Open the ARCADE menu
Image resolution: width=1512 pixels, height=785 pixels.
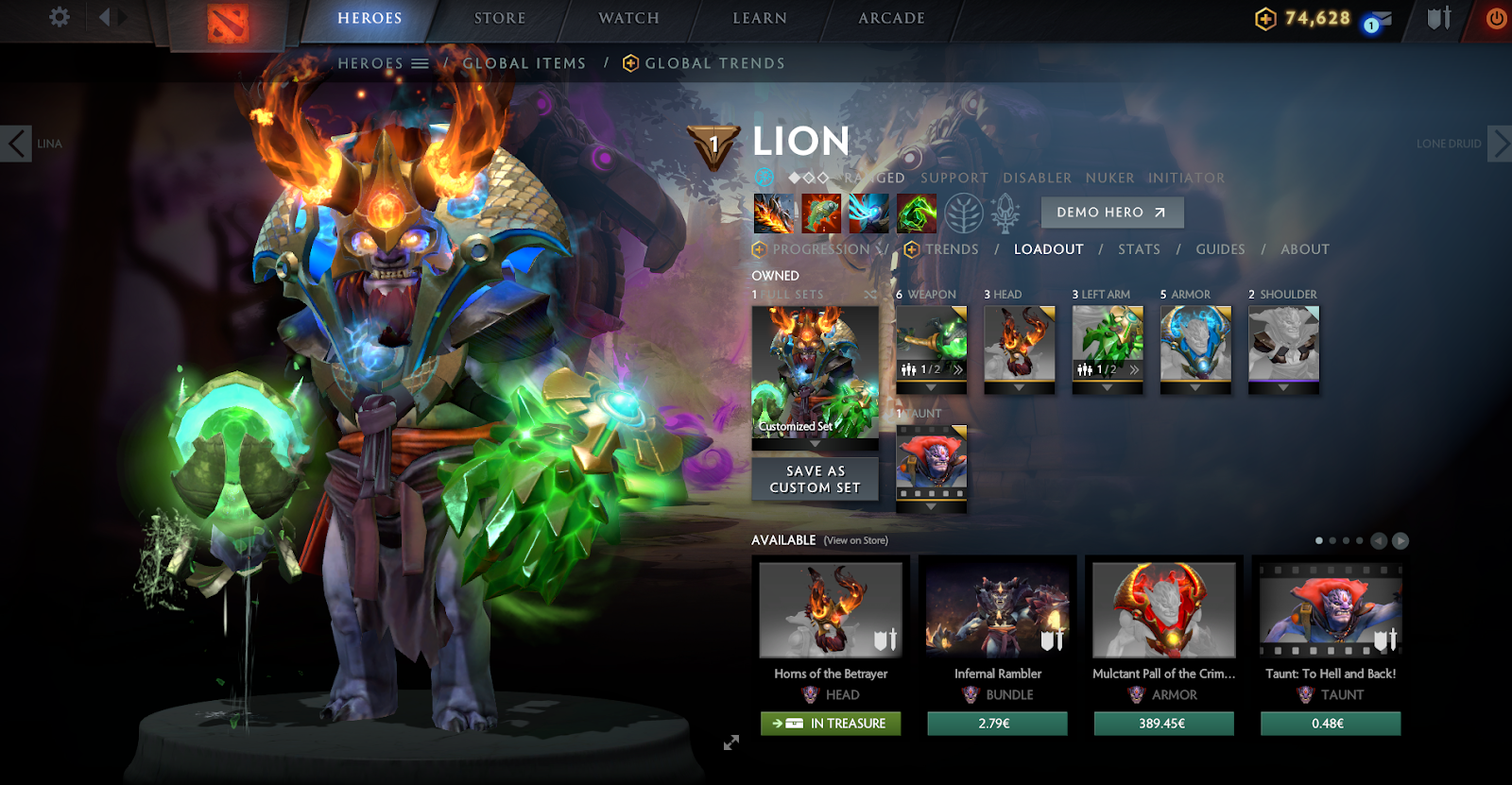[890, 17]
